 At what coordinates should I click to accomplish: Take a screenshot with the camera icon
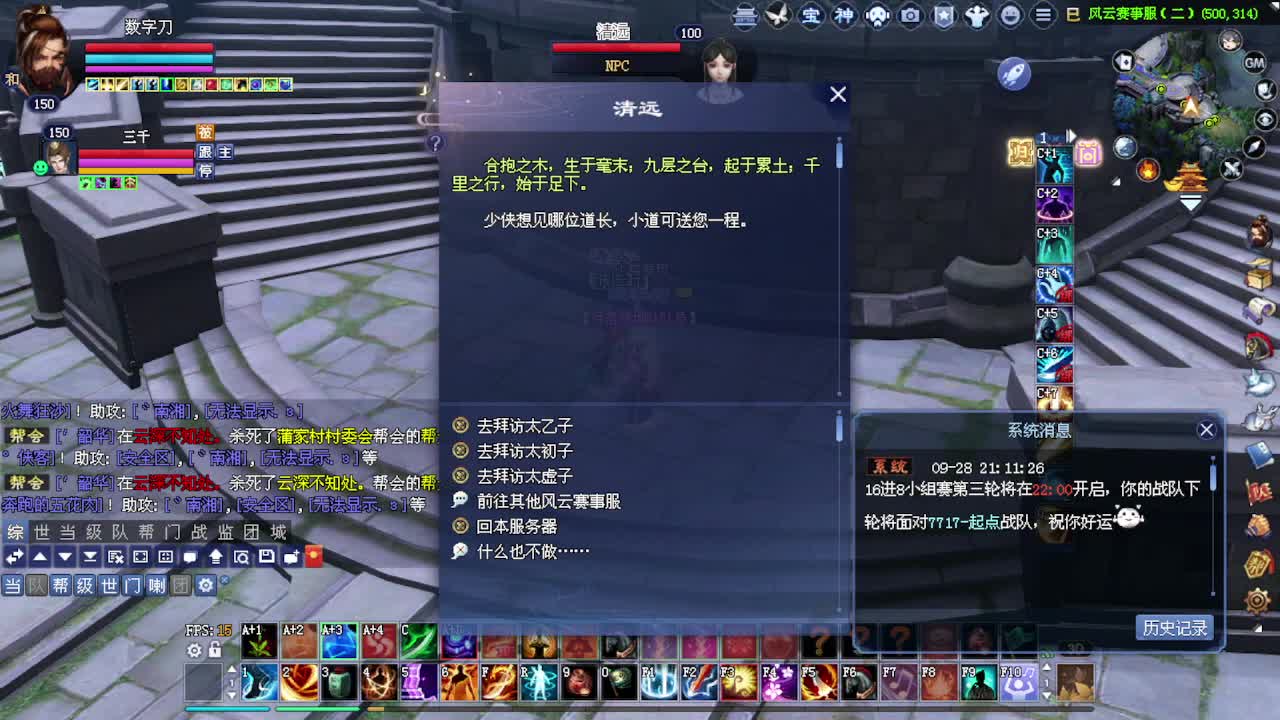908,14
